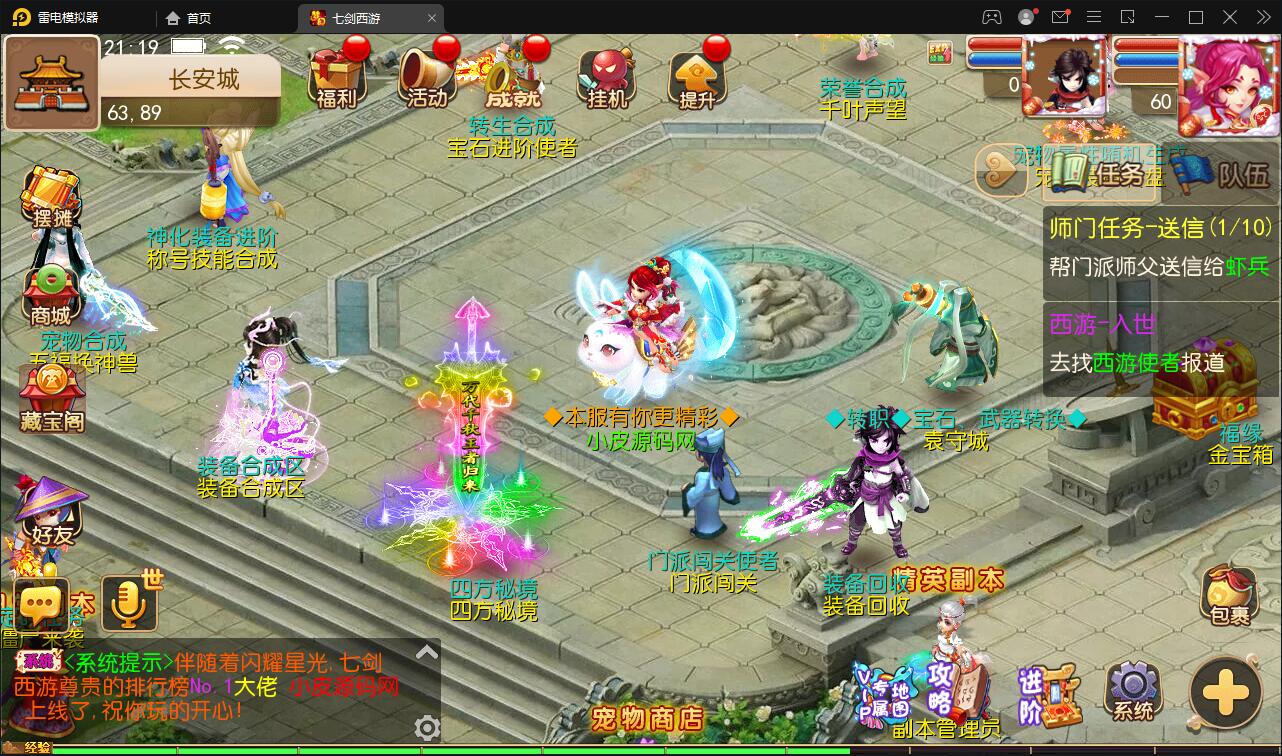Open the 藏宝阁 treasure pavilion icon
This screenshot has height=756, width=1282.
click(x=52, y=398)
